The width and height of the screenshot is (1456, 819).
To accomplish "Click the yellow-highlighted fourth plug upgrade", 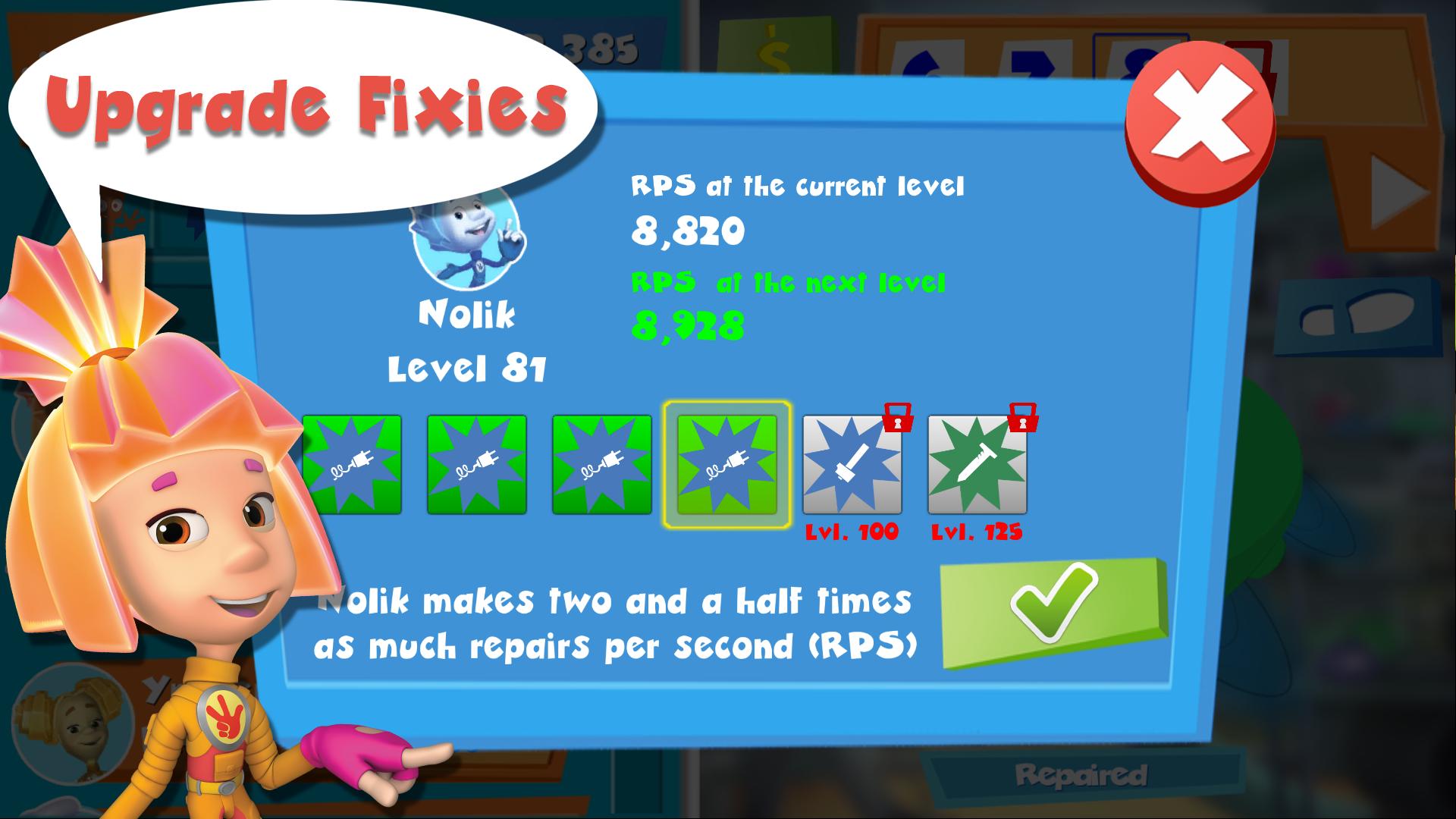I will pyautogui.click(x=726, y=463).
